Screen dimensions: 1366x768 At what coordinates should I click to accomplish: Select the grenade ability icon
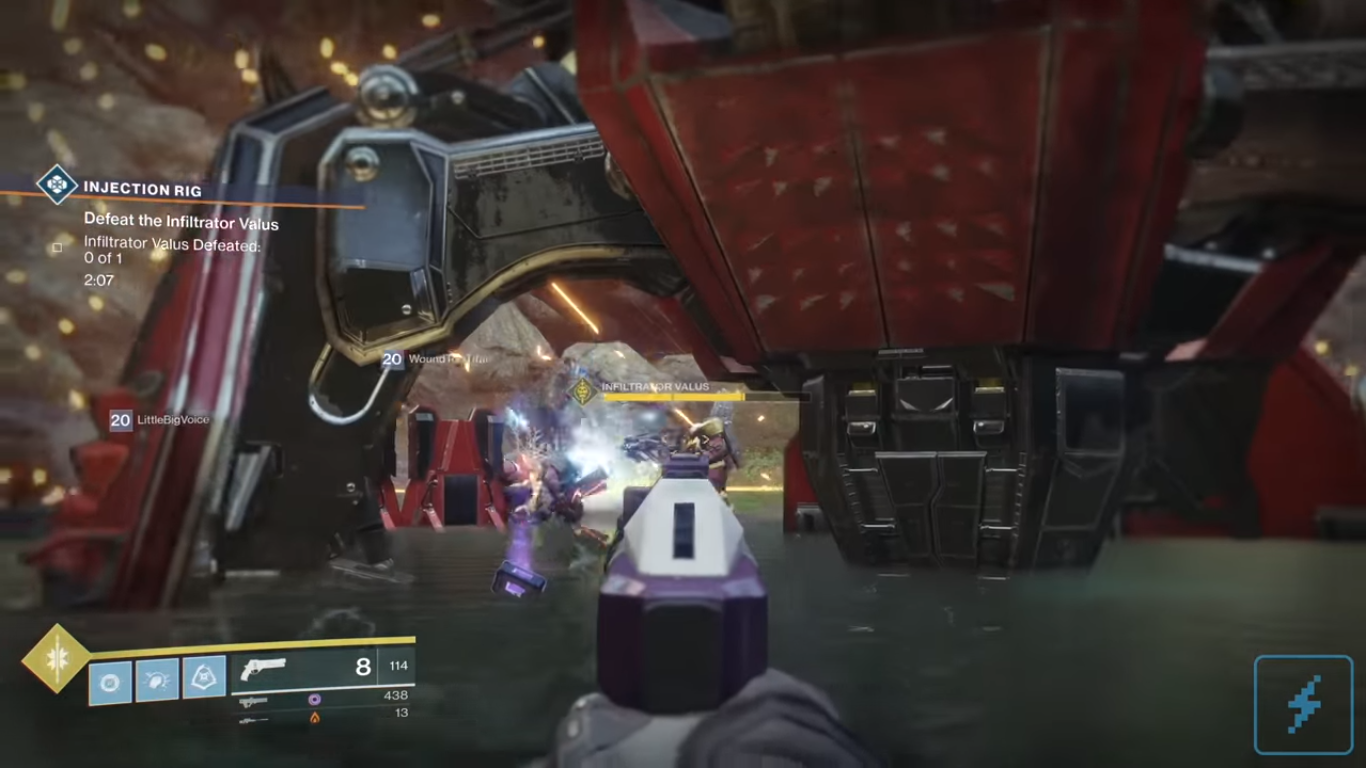click(x=110, y=681)
